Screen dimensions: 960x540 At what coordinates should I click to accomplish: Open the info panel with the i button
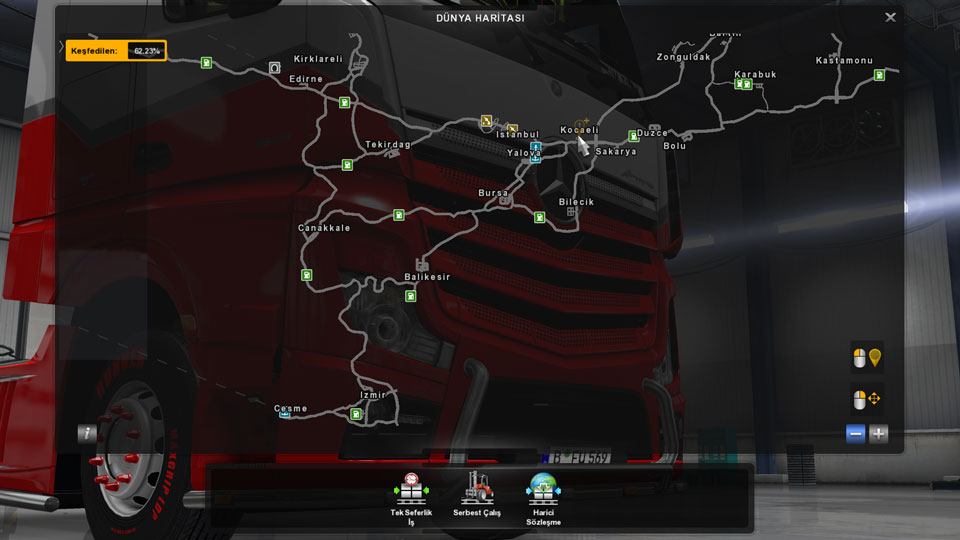pos(88,433)
